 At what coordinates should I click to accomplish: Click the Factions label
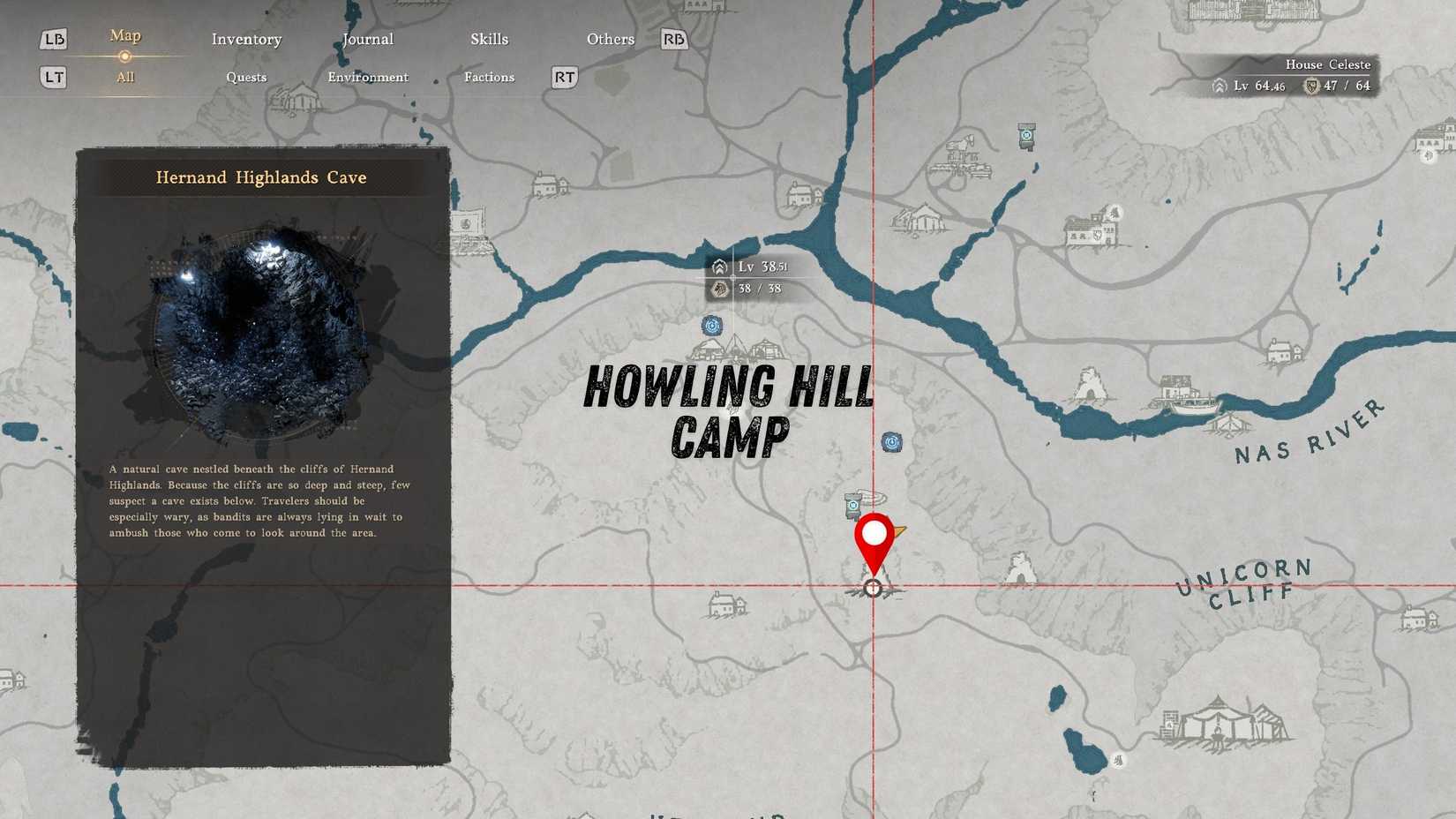(x=489, y=78)
